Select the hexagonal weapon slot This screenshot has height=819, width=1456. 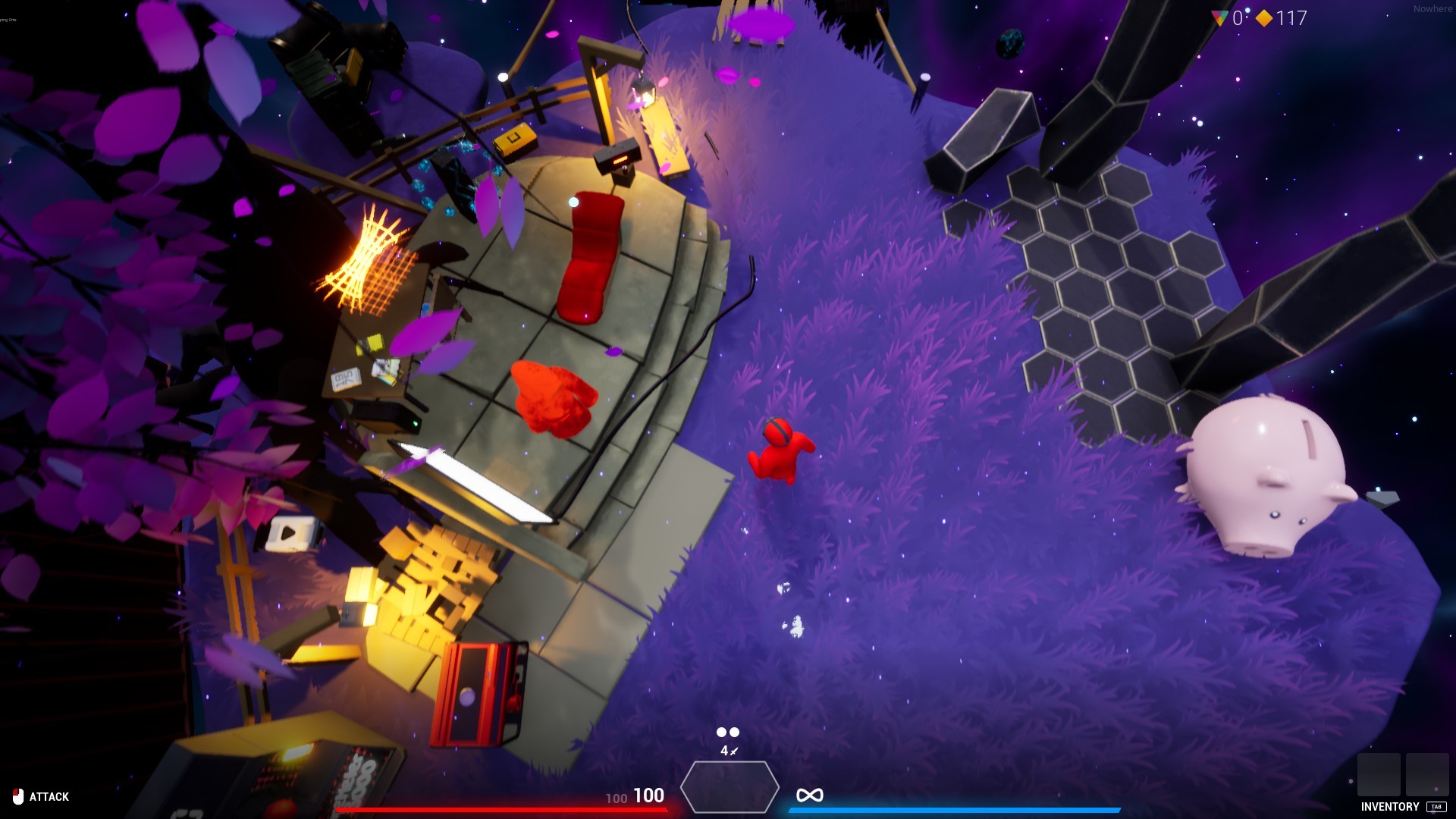click(731, 789)
